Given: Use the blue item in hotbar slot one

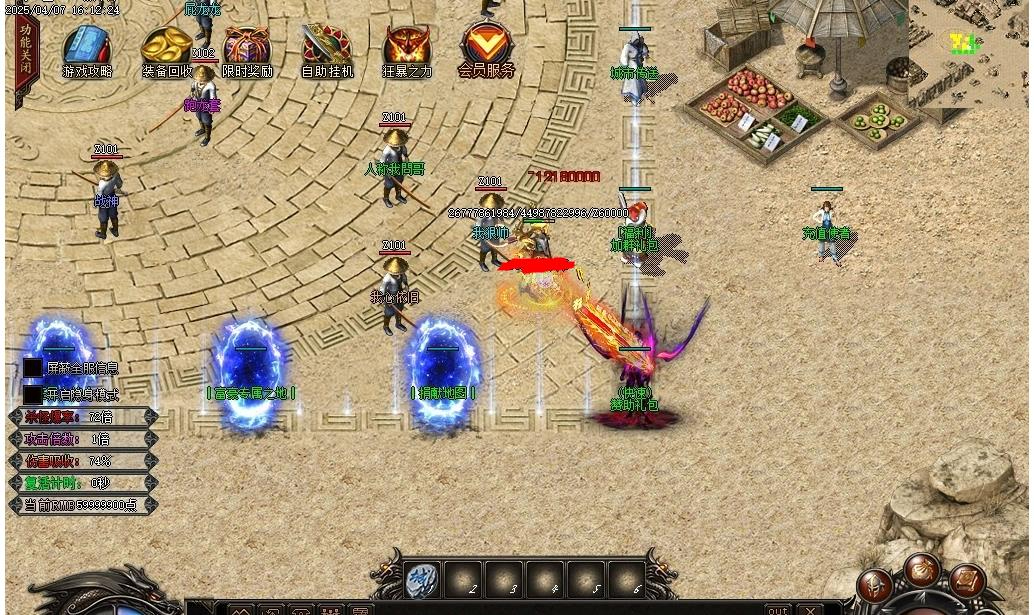Looking at the screenshot, I should pyautogui.click(x=421, y=578).
